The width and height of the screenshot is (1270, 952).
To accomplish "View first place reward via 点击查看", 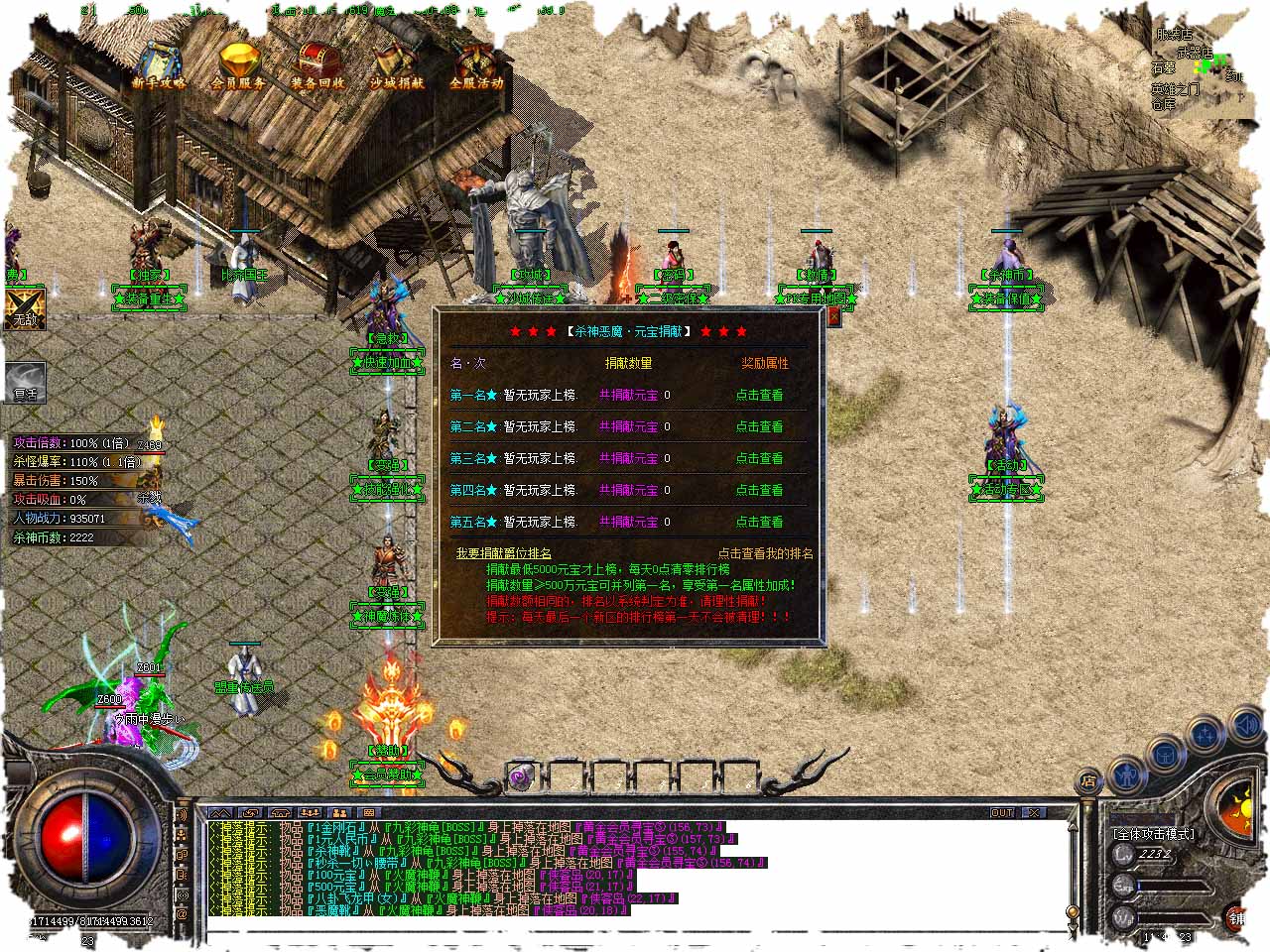I will (759, 395).
